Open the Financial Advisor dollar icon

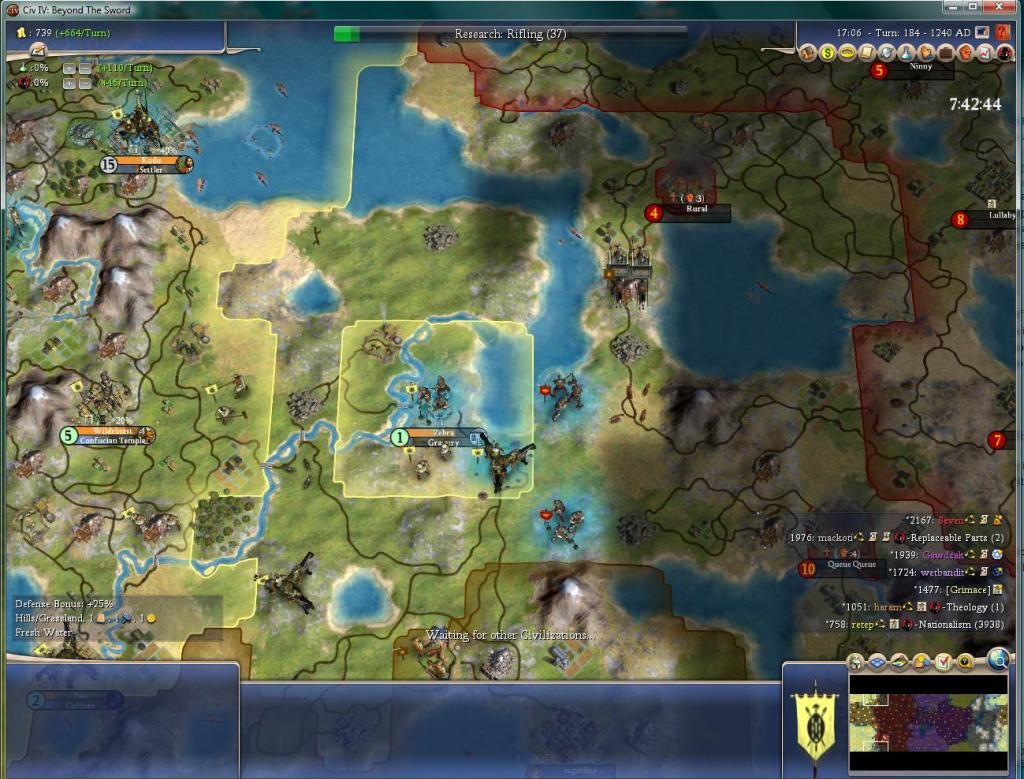(x=828, y=52)
